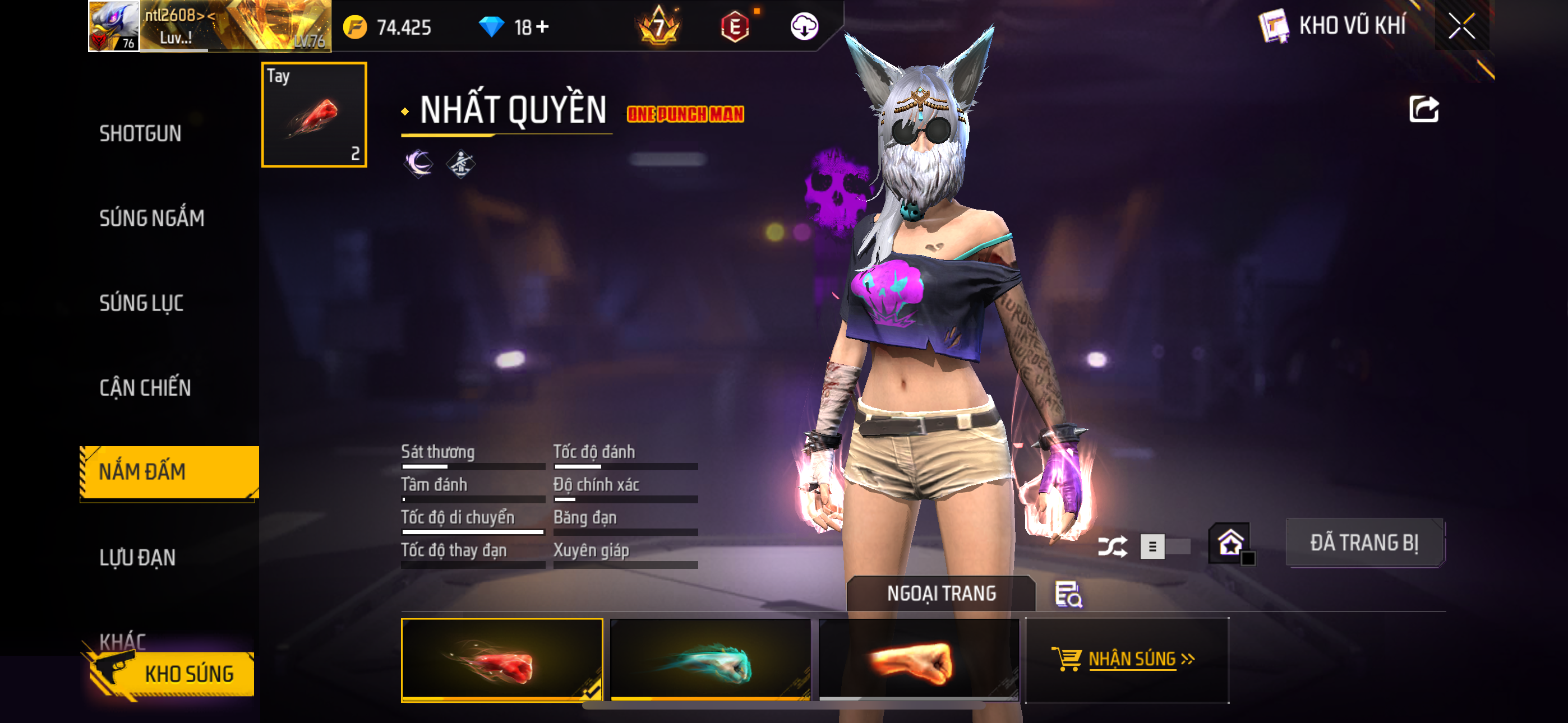Select the red fist skin thumbnail

point(501,660)
